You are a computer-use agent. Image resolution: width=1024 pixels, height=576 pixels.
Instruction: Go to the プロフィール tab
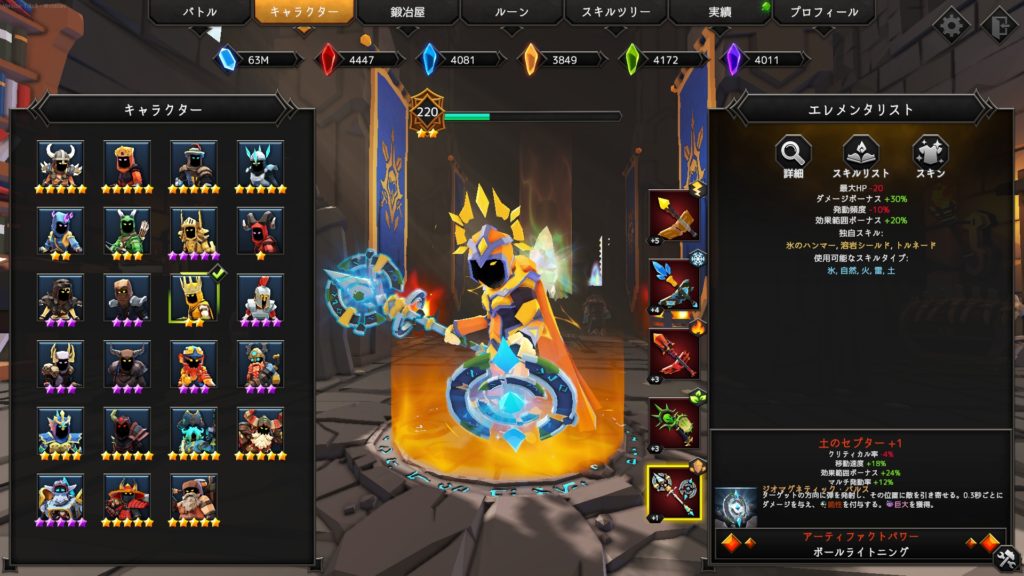pos(823,13)
